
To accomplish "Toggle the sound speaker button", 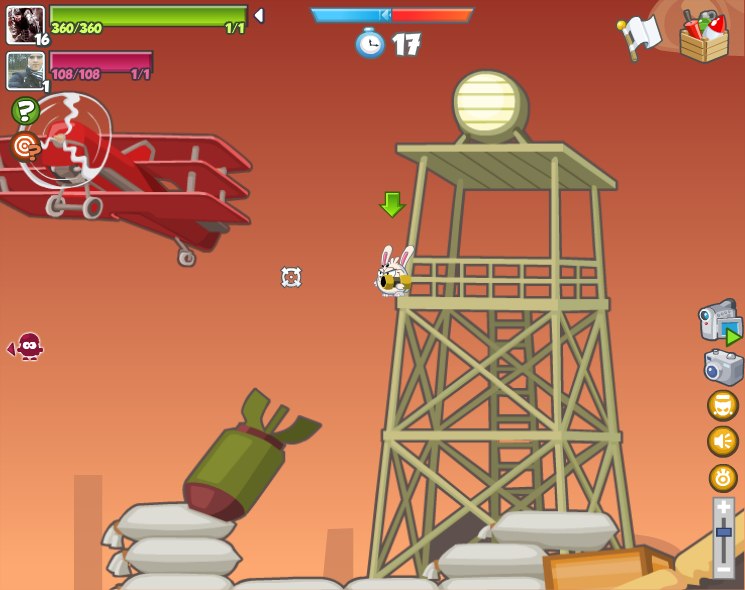I will (723, 441).
